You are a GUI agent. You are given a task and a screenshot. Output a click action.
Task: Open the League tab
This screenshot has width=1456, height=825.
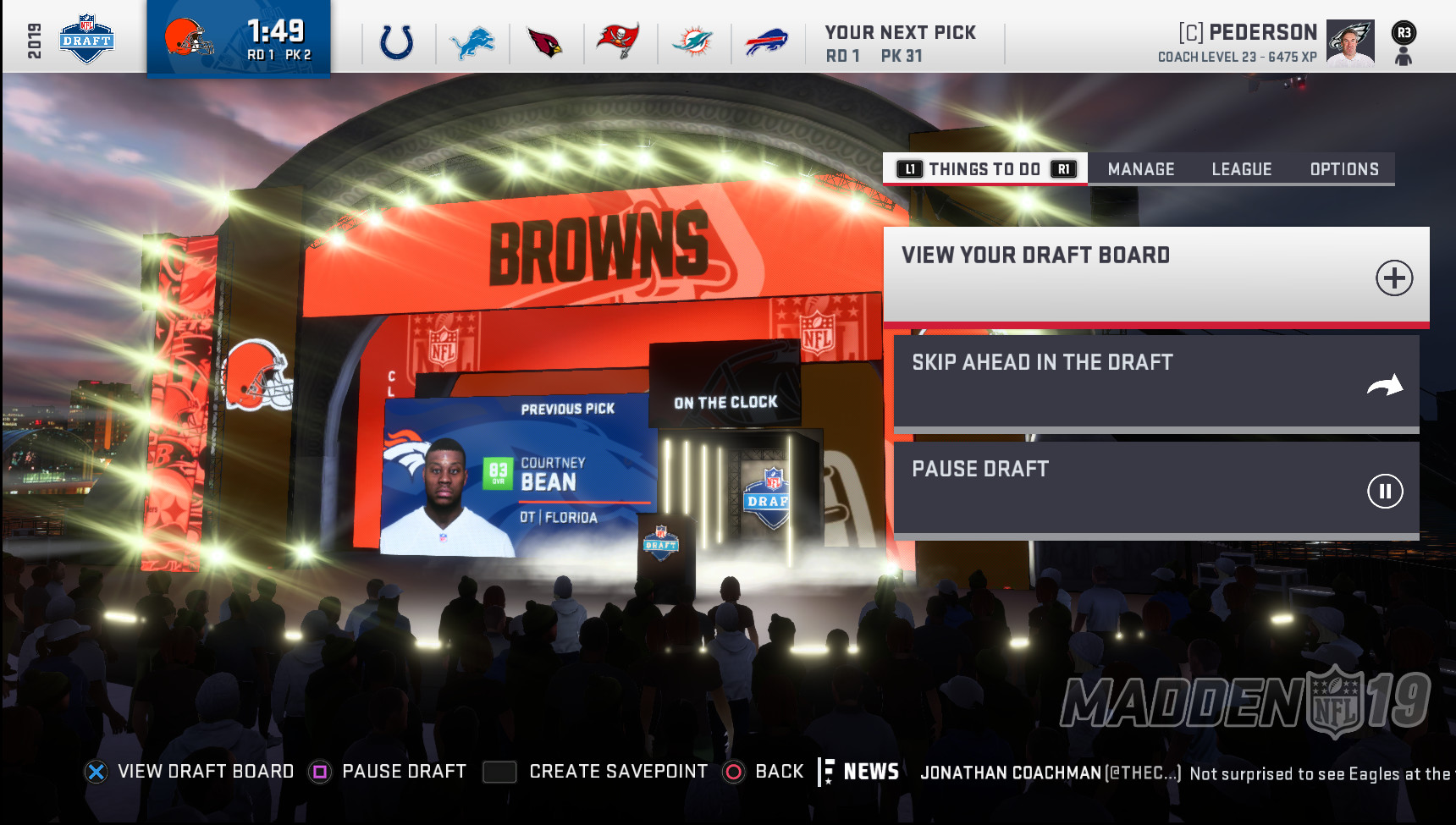[1241, 169]
